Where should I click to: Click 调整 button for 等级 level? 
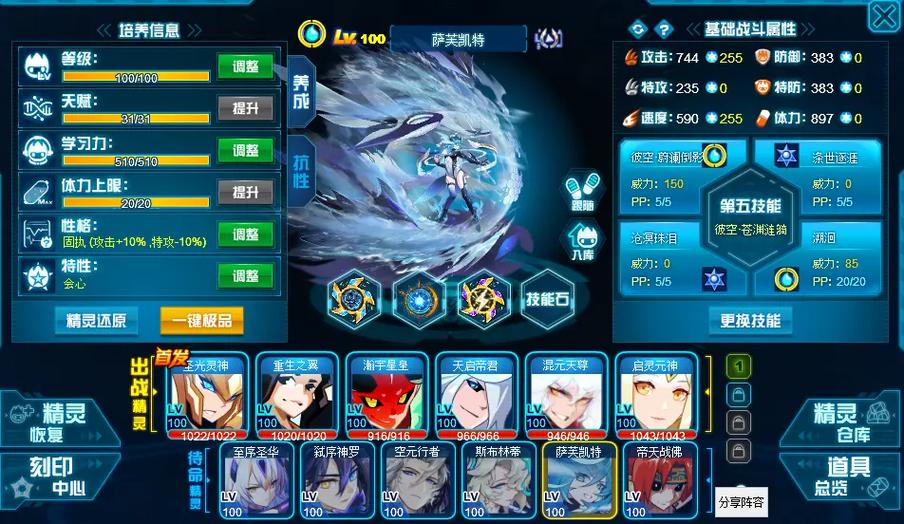(x=245, y=67)
